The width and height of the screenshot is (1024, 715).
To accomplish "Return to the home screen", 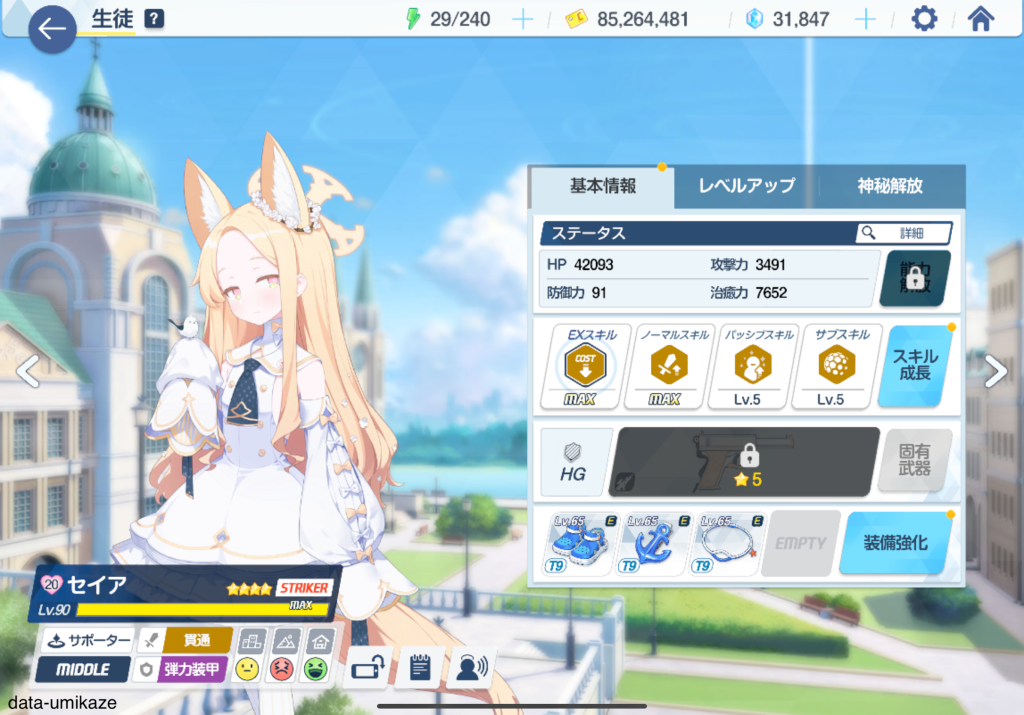I will (982, 19).
